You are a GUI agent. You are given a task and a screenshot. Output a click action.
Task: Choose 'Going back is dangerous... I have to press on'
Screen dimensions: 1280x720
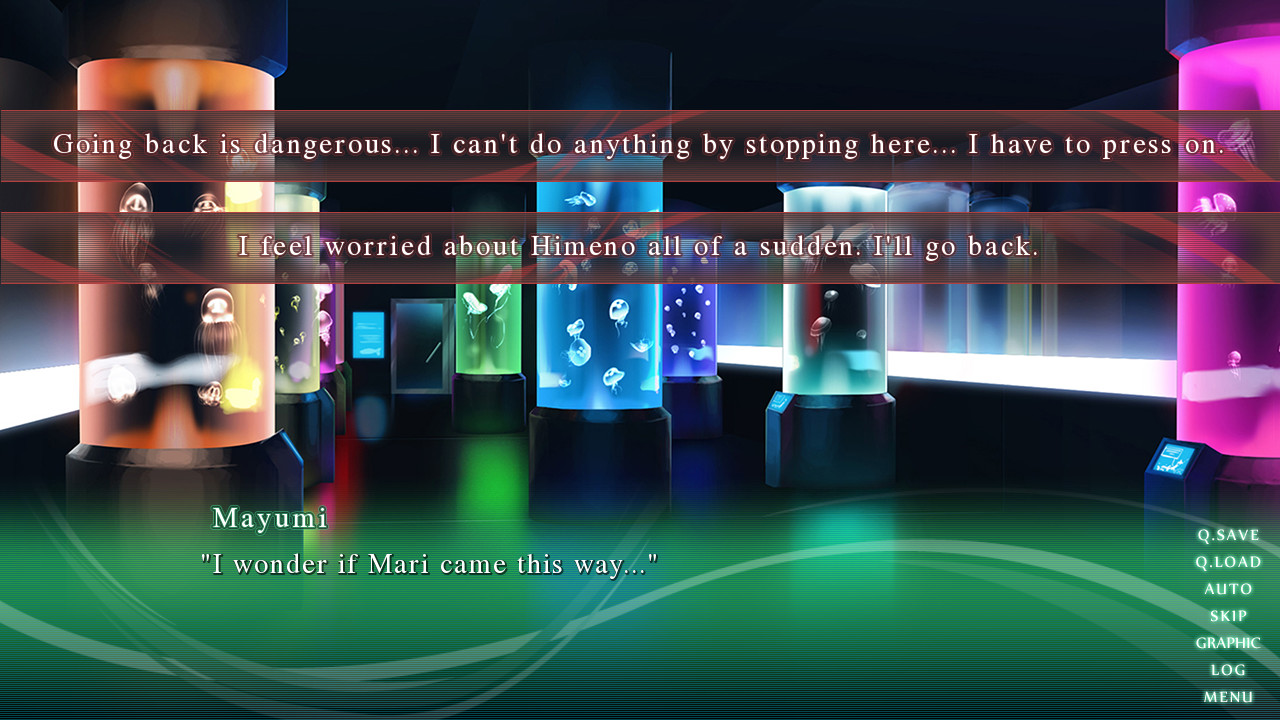tap(640, 144)
